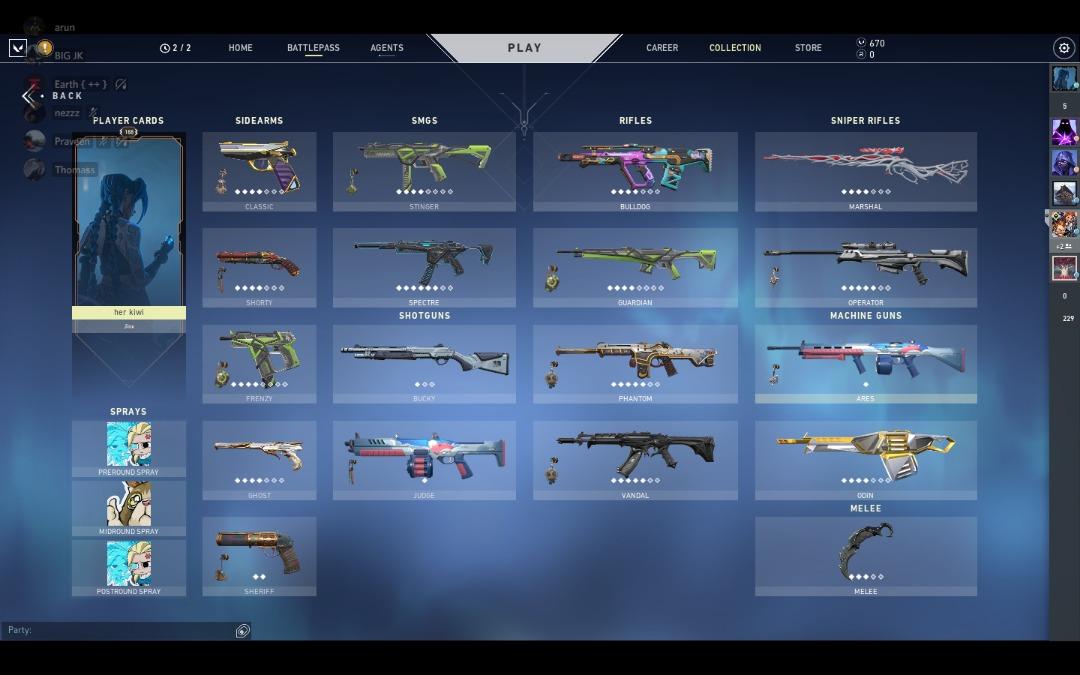The image size is (1080, 675).
Task: Edit the Midround Spray slot
Action: [x=128, y=508]
